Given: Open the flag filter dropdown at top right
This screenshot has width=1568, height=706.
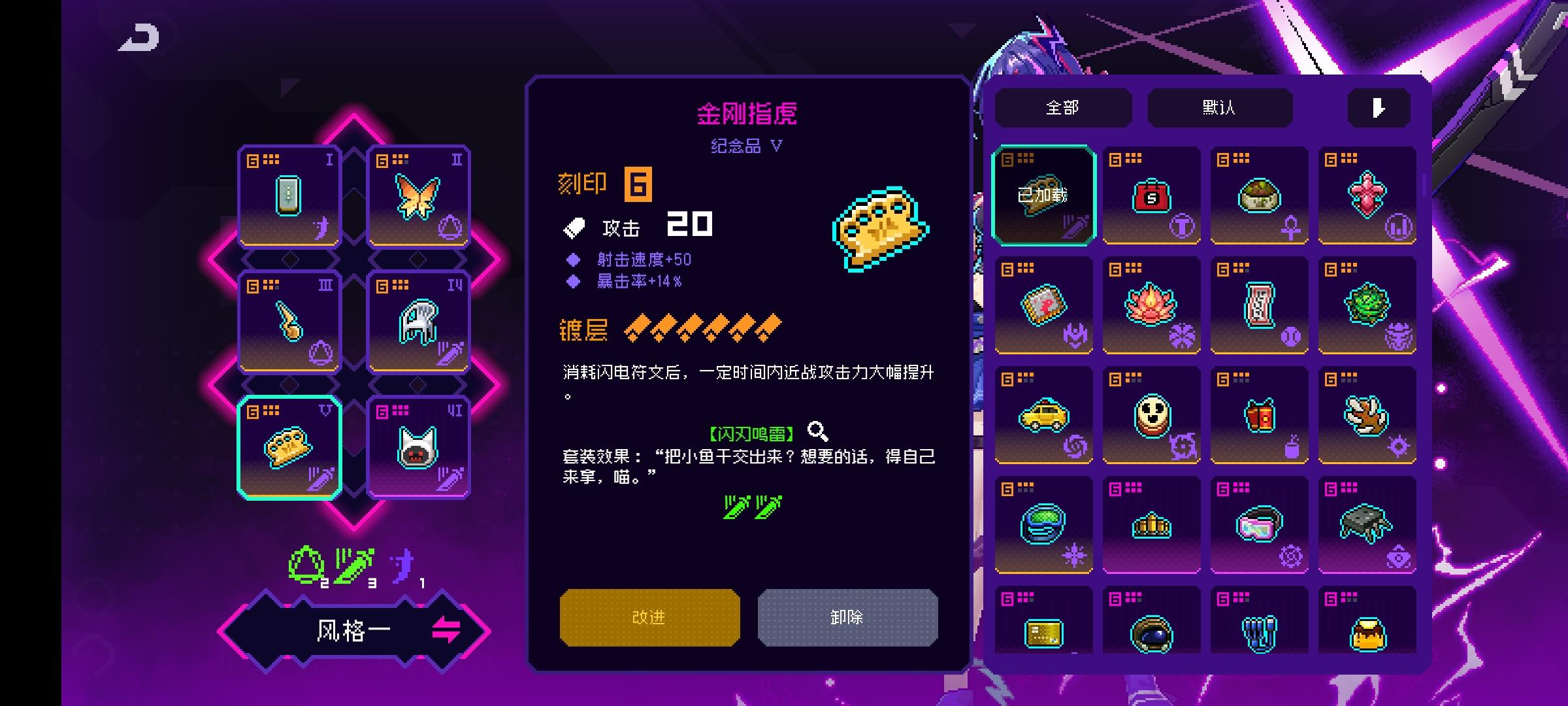Looking at the screenshot, I should [1379, 107].
